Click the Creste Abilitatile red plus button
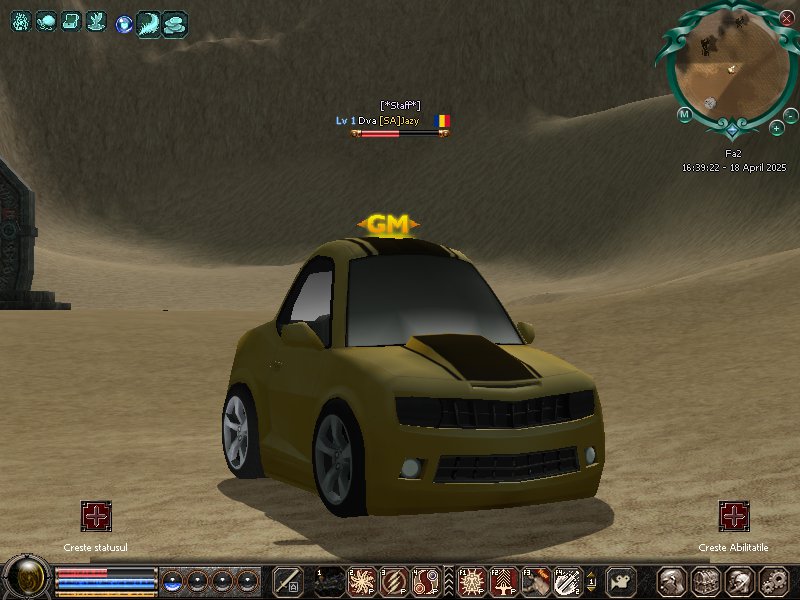This screenshot has height=600, width=800. pos(734,516)
